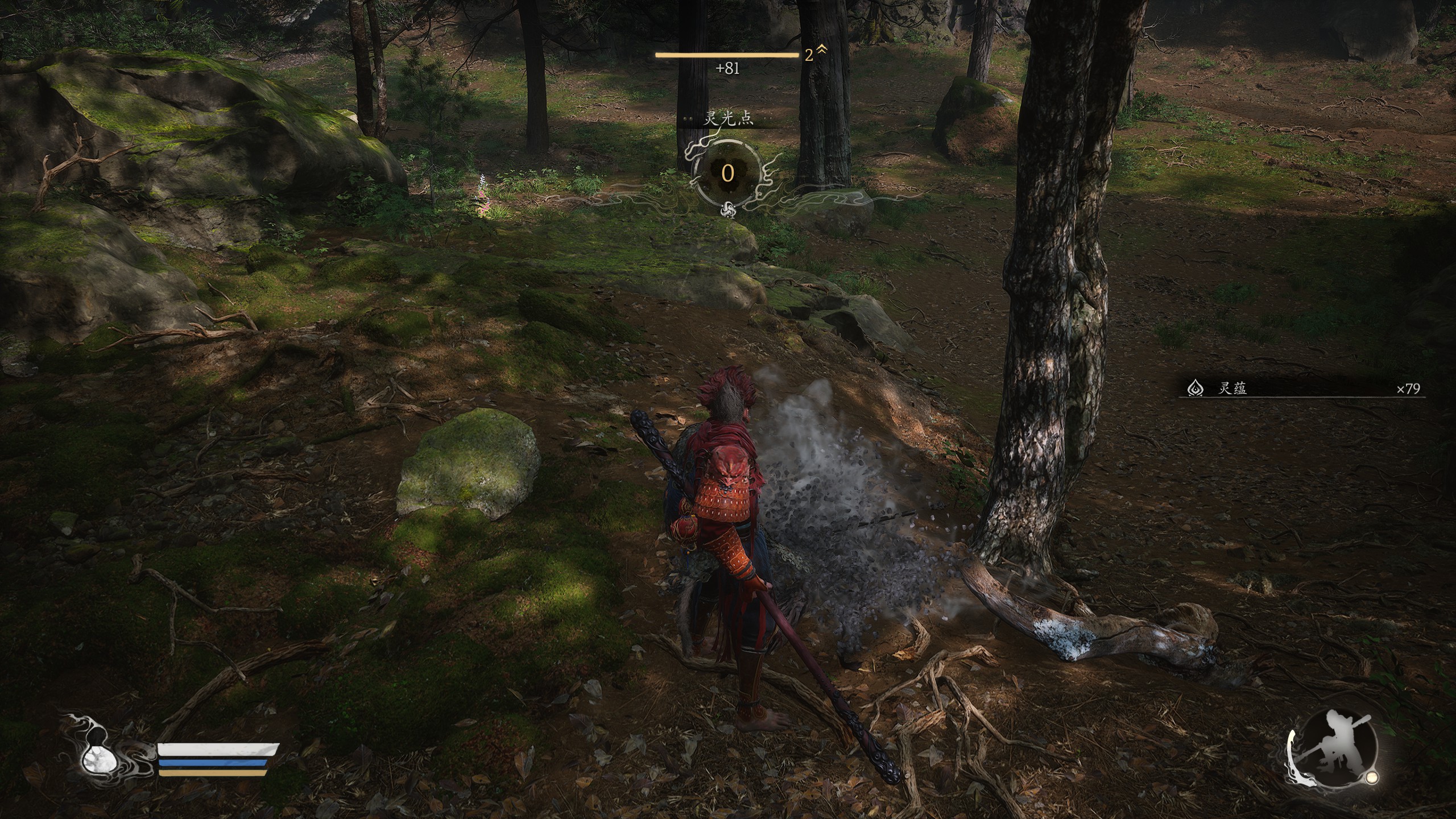The height and width of the screenshot is (819, 1456).
Task: Click the level-up arrow beside level 2
Action: [x=821, y=51]
